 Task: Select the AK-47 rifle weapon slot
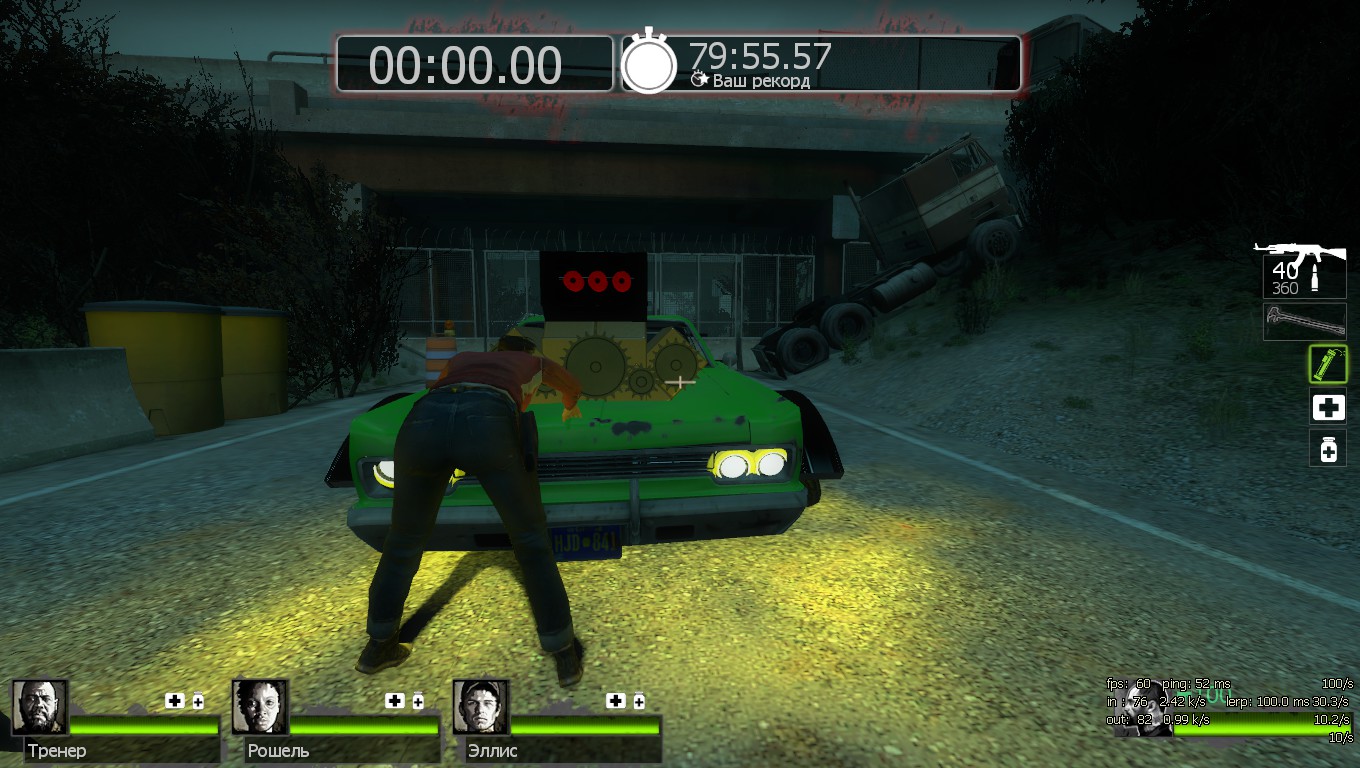(1302, 268)
